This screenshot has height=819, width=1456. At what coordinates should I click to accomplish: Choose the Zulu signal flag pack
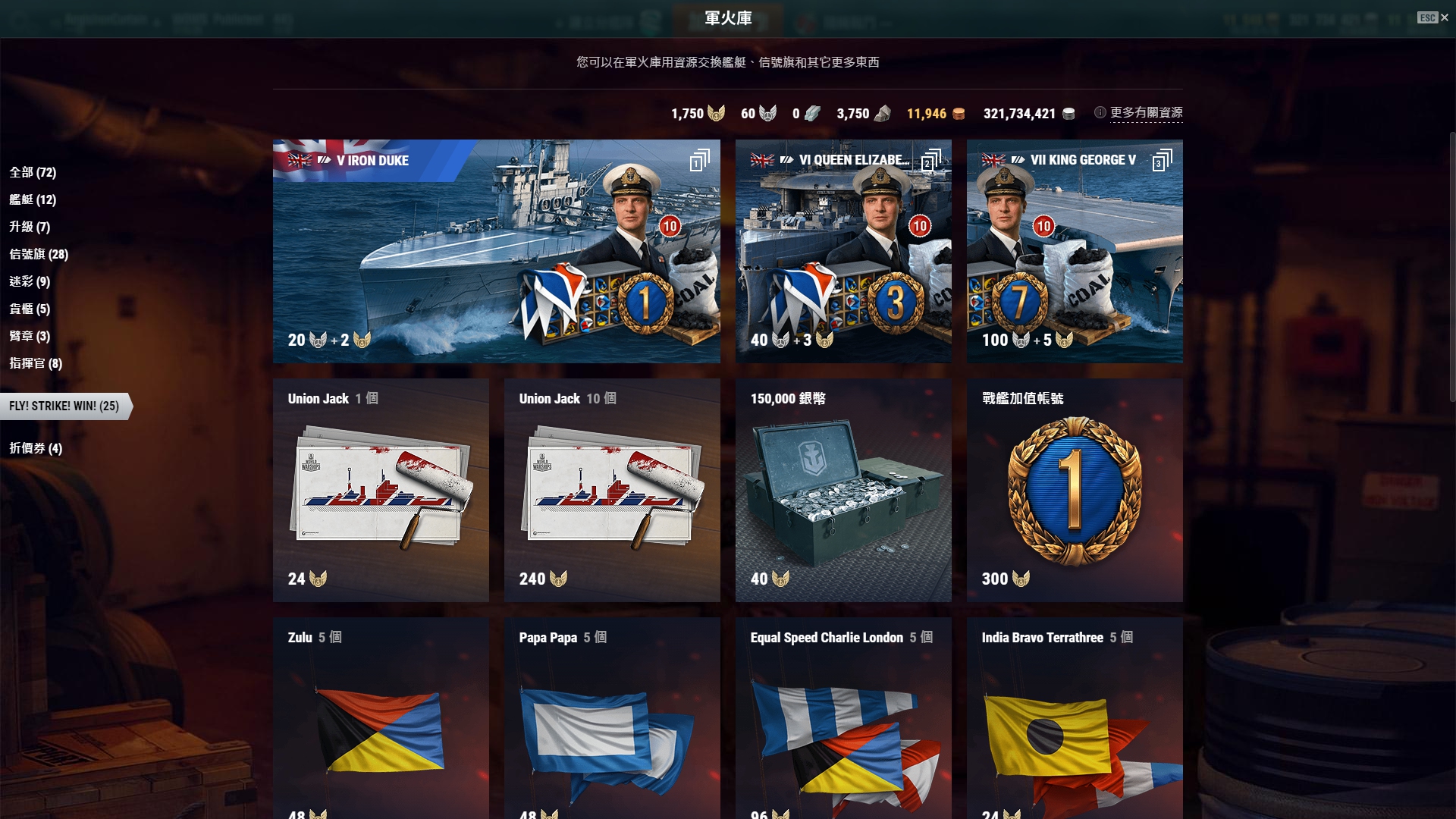coord(381,717)
